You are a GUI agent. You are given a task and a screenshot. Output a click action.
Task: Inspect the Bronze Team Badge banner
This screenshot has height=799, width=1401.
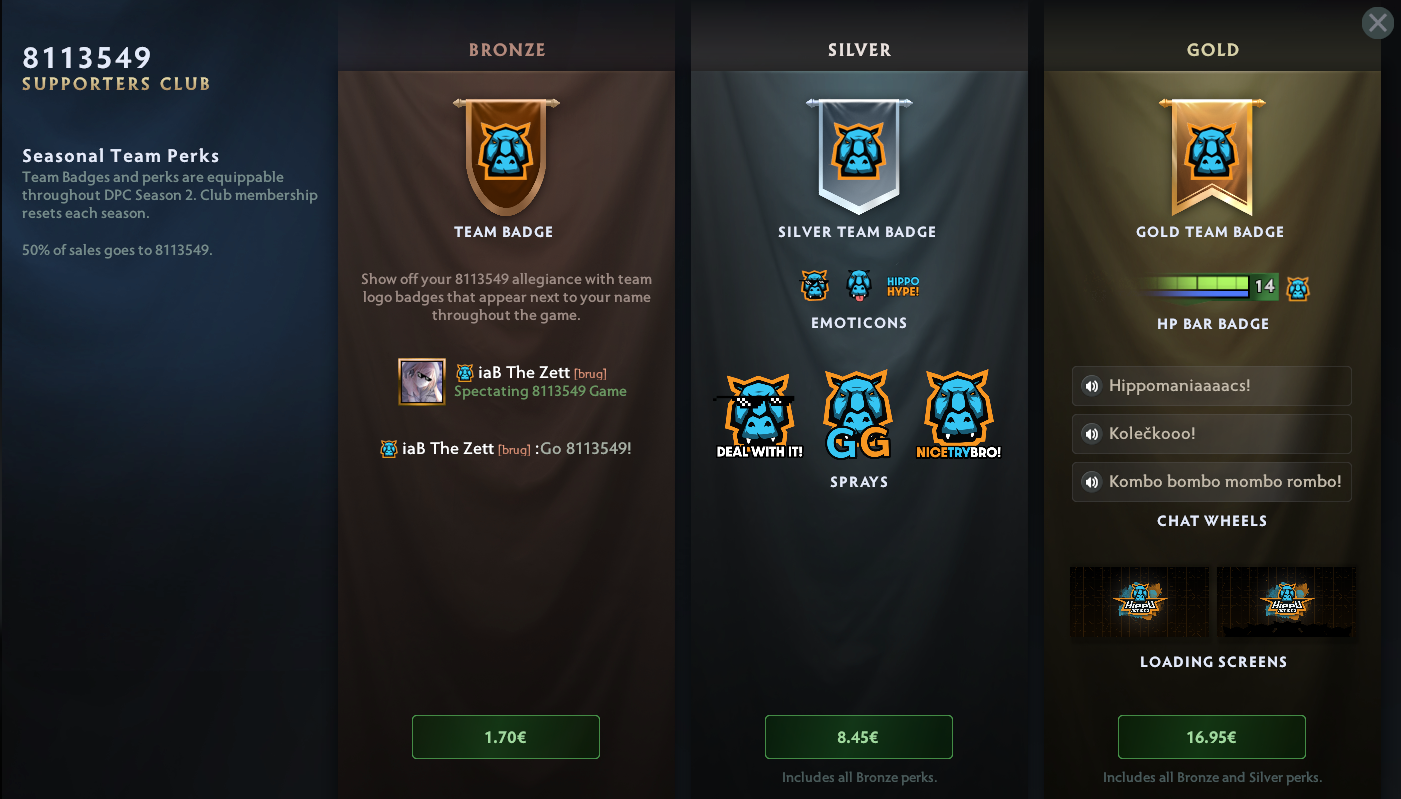coord(505,155)
